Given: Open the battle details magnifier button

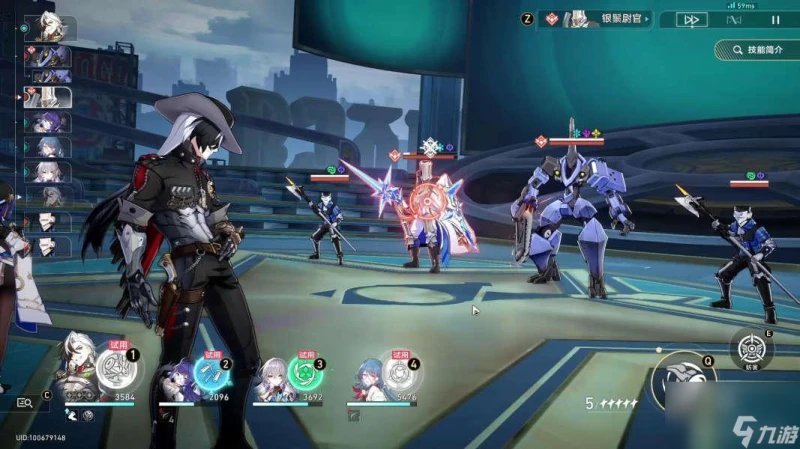Looking at the screenshot, I should (x=25, y=403).
